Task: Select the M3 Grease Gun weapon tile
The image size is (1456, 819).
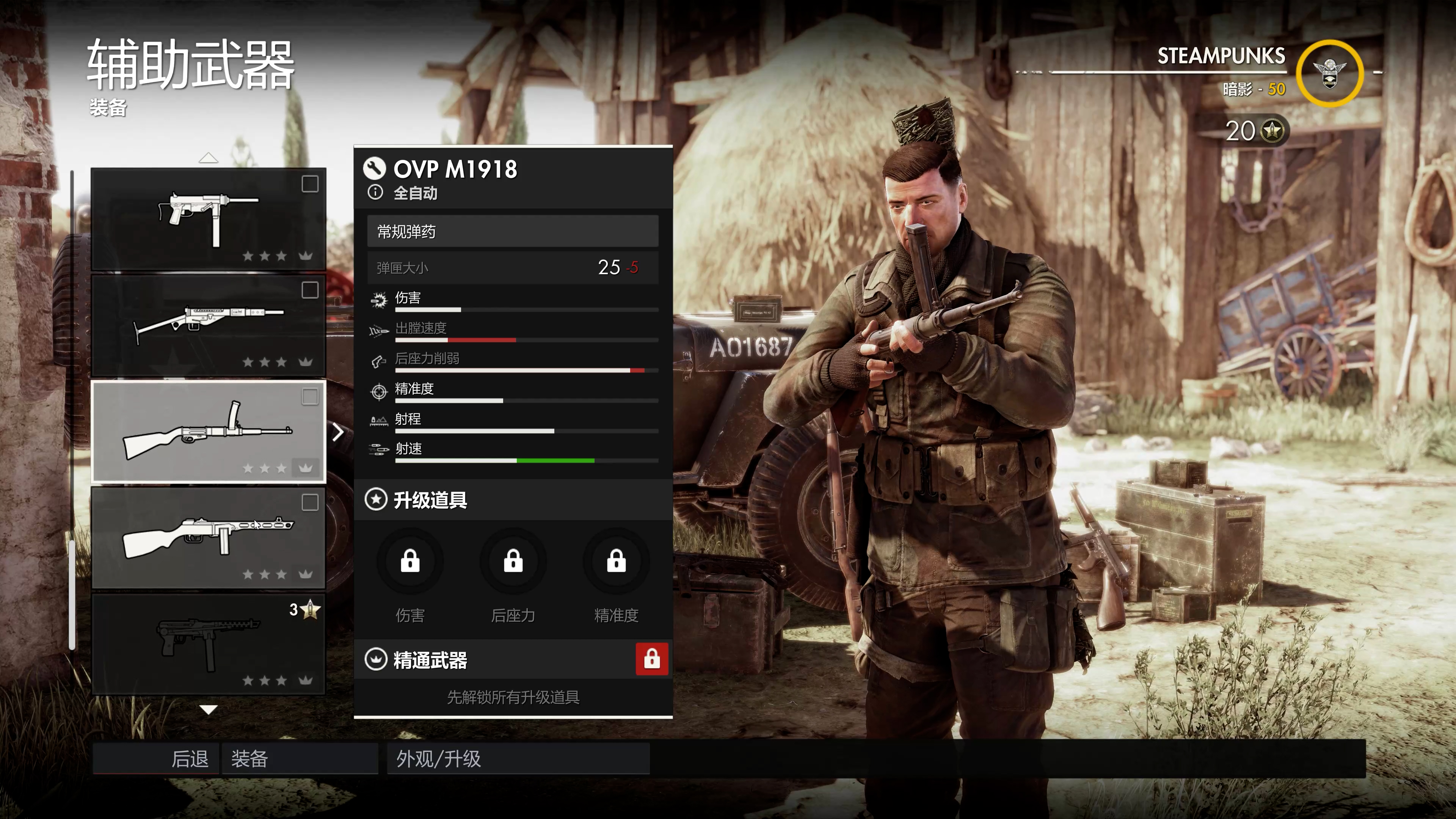Action: [208, 219]
